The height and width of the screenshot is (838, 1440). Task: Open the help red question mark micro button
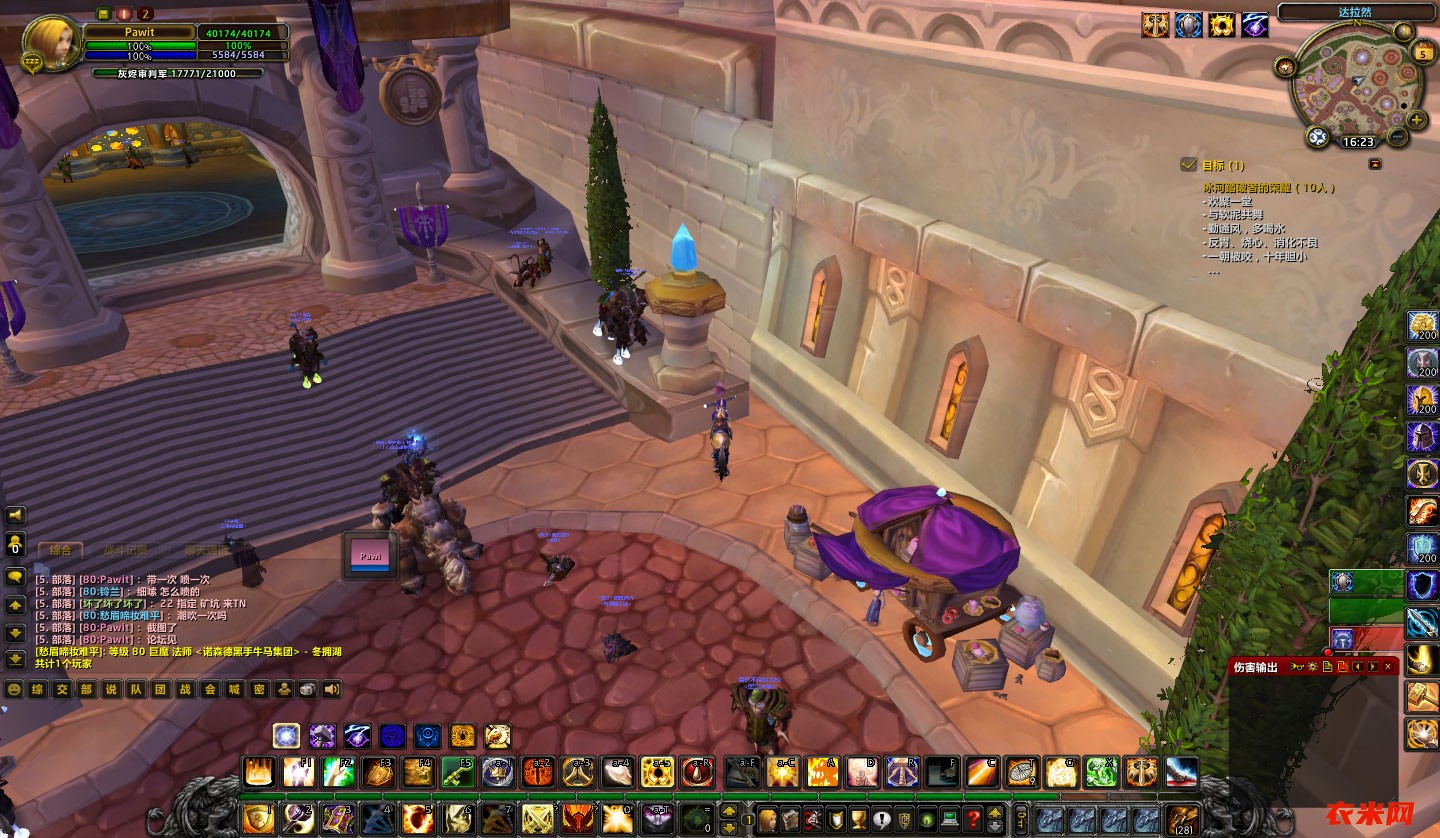tap(972, 818)
